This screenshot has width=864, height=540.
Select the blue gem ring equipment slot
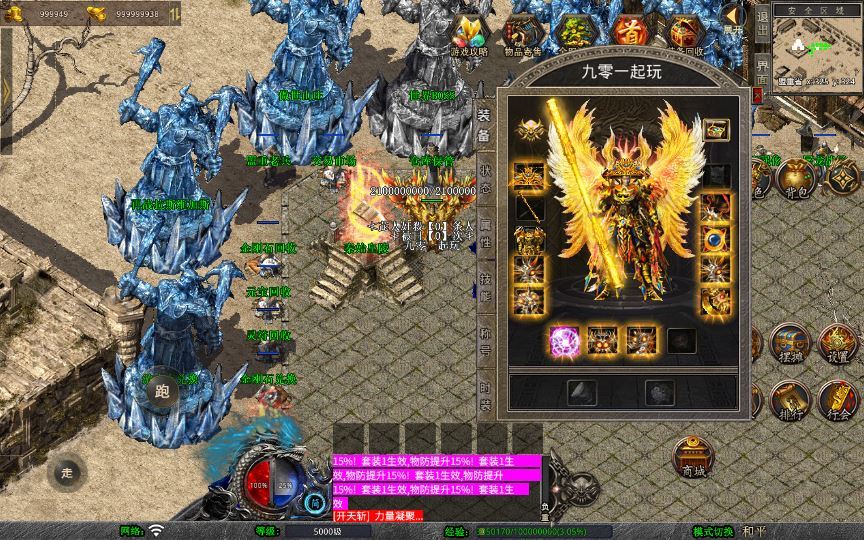click(714, 240)
